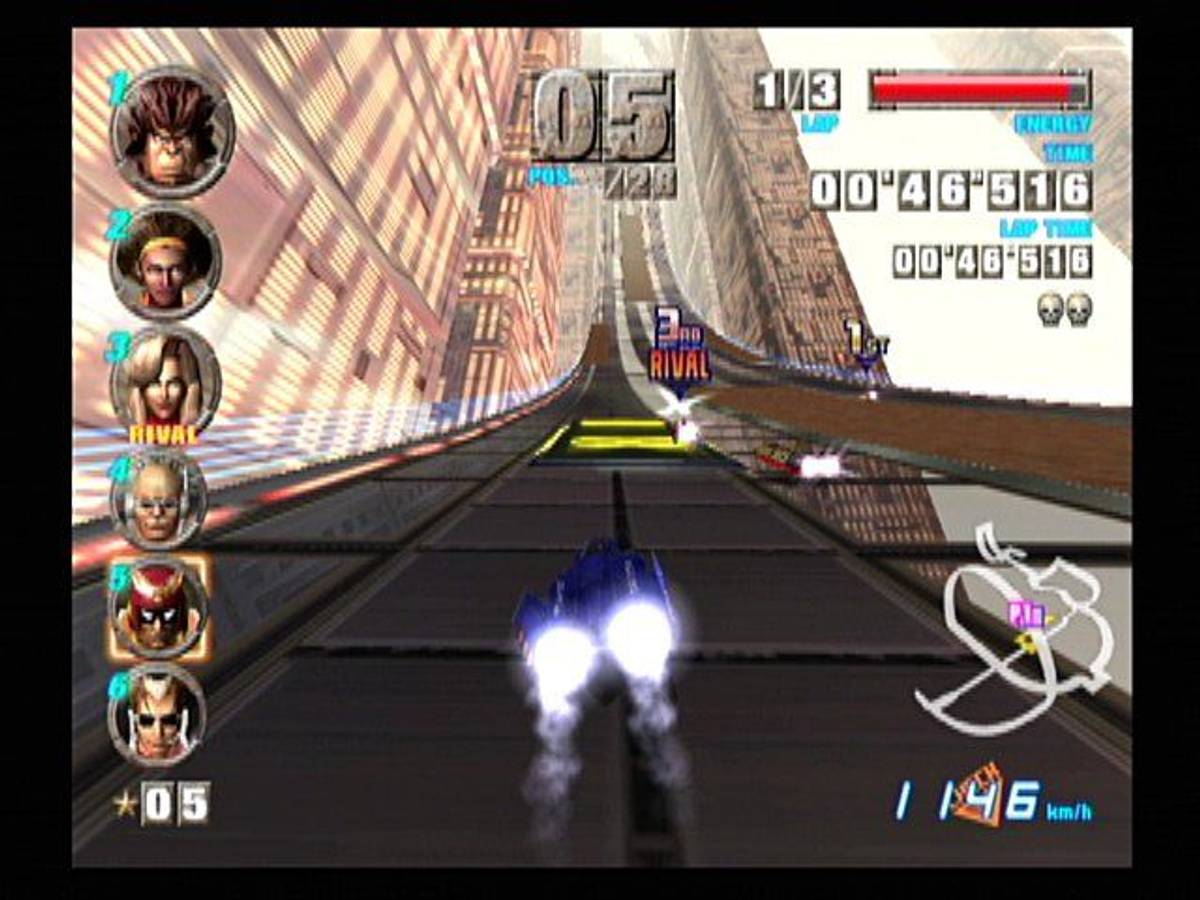Select the bald fourth-place racer portrait
The height and width of the screenshot is (900, 1200).
point(160,500)
